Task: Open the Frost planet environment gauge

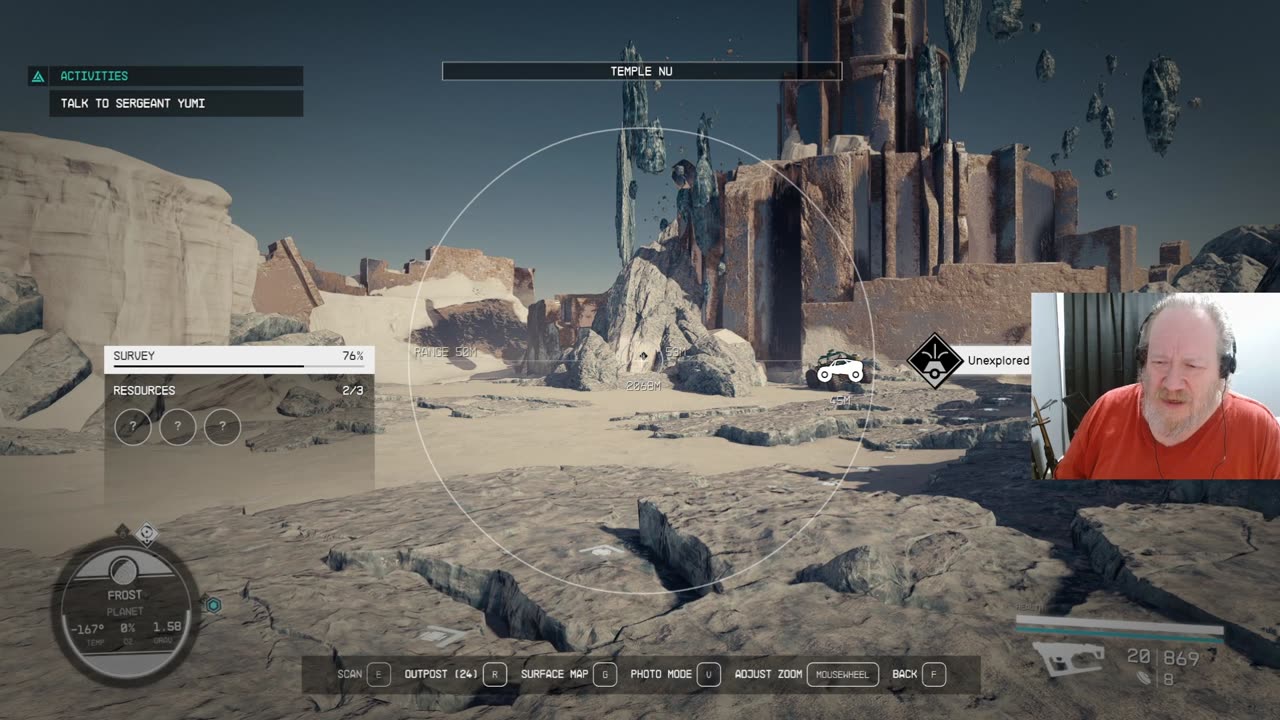Action: [x=125, y=608]
